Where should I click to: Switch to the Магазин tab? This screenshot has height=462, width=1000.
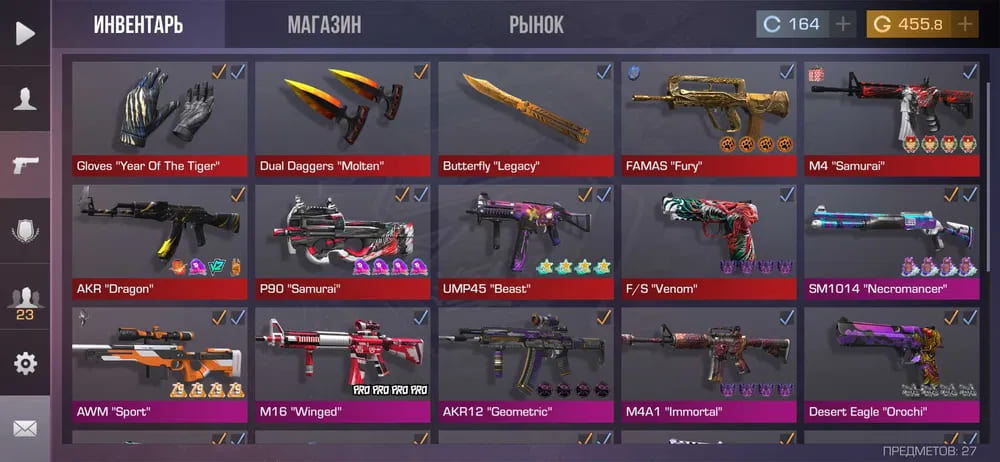point(324,24)
